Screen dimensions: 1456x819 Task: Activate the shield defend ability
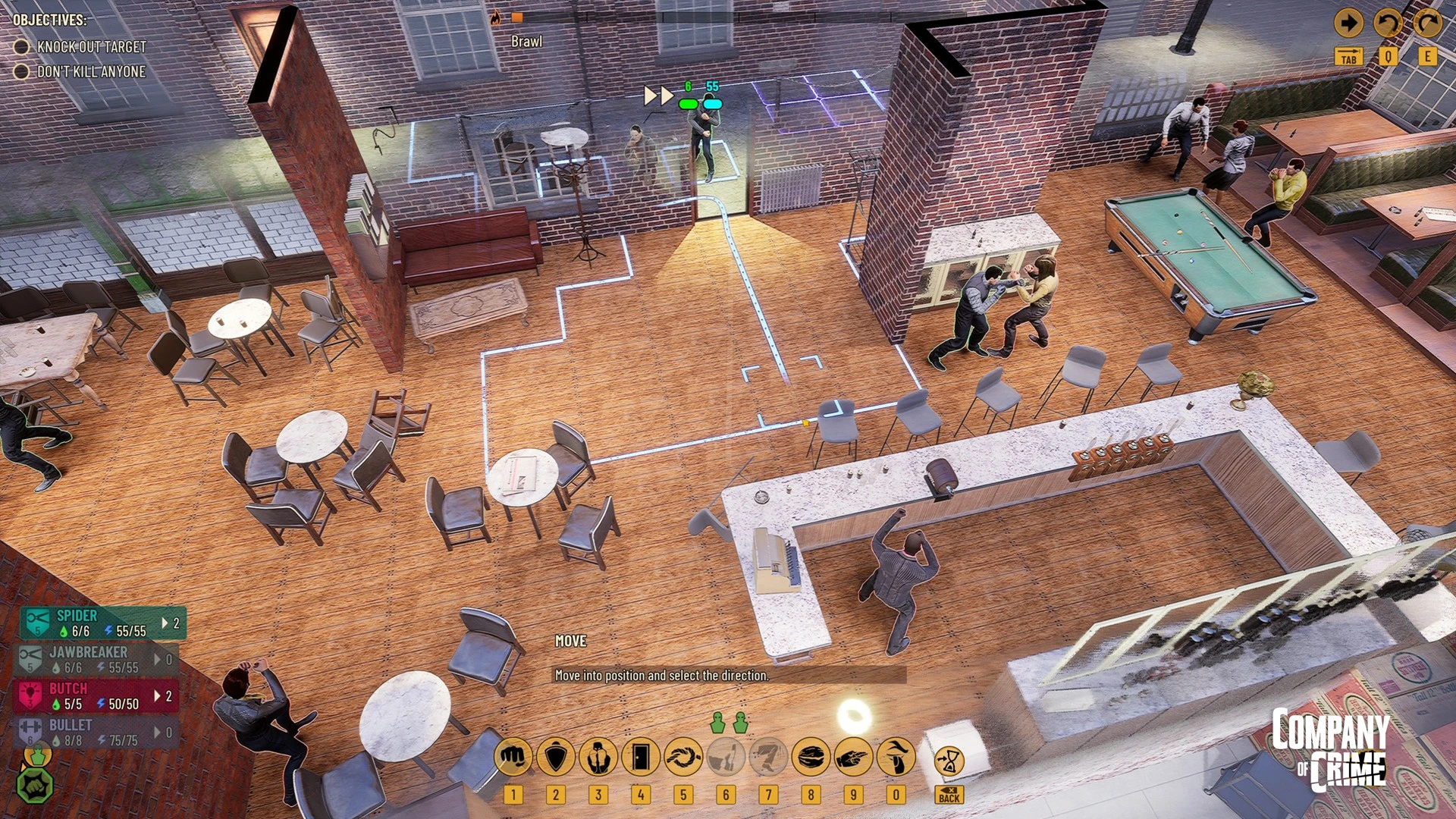pos(556,757)
